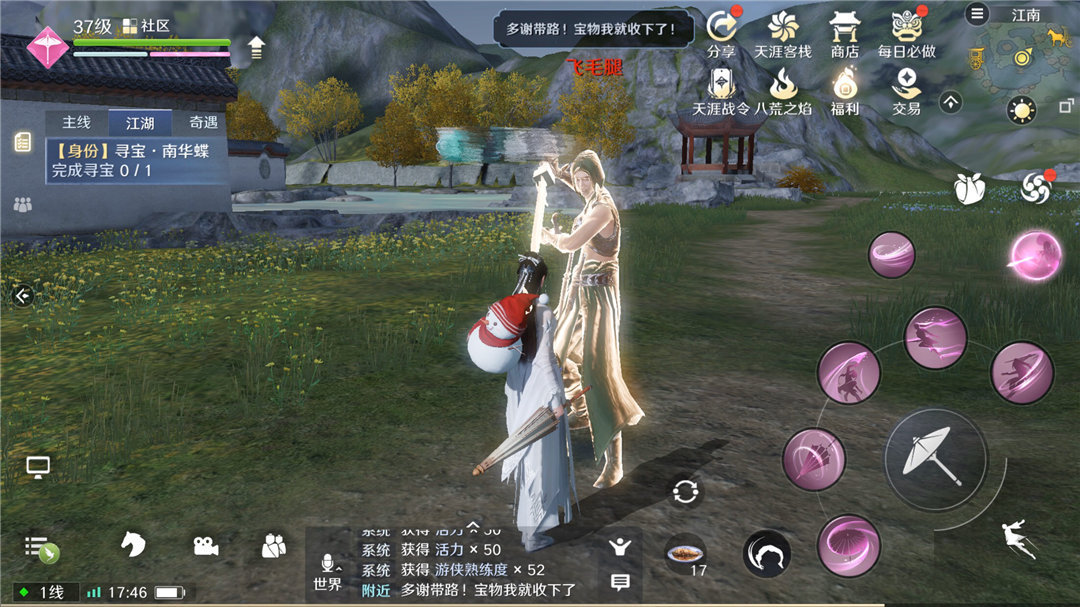Open the camera photo mode icon
The width and height of the screenshot is (1080, 607).
click(206, 546)
